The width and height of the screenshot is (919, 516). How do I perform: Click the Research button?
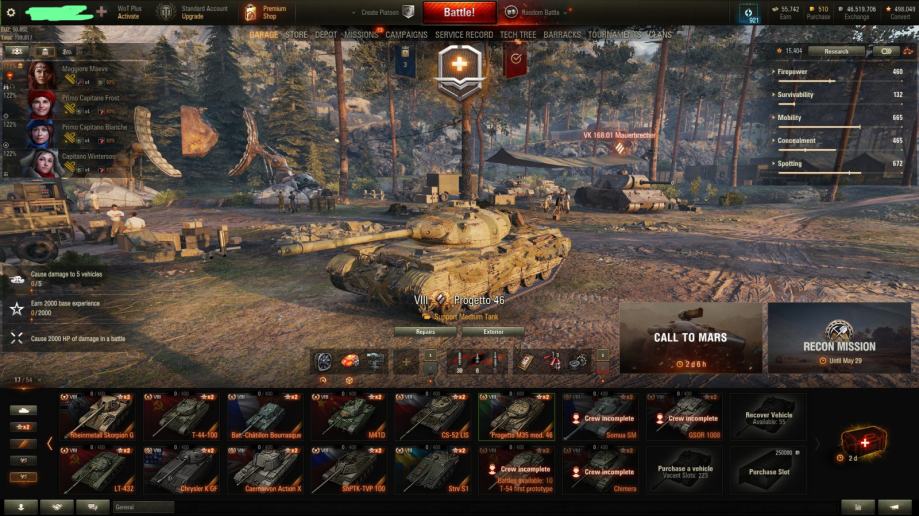coord(836,51)
